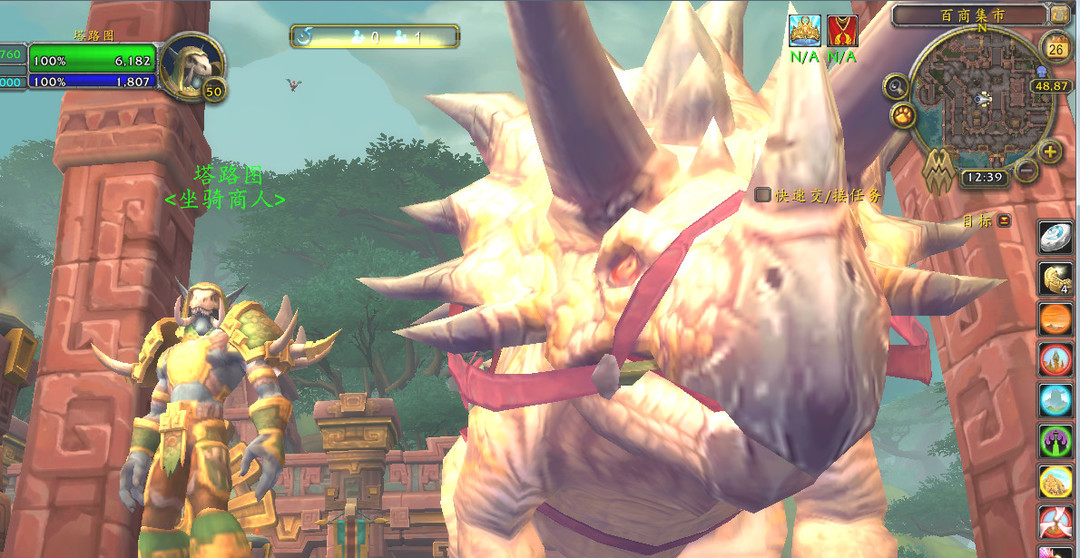Open the calendar button showing 26

pyautogui.click(x=1056, y=46)
